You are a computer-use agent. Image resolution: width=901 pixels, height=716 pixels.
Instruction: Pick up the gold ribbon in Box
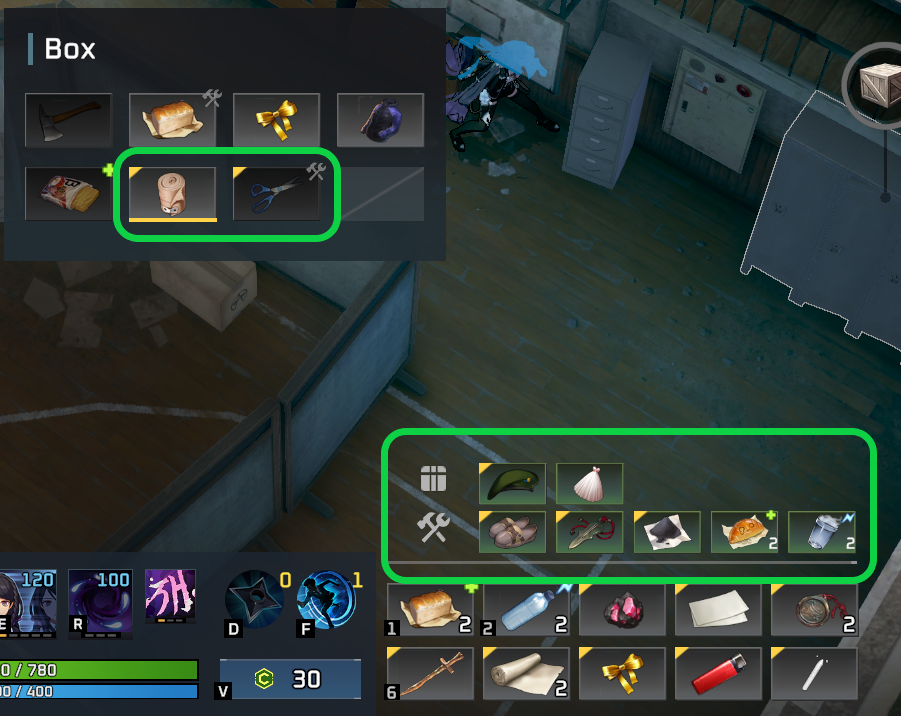(276, 120)
